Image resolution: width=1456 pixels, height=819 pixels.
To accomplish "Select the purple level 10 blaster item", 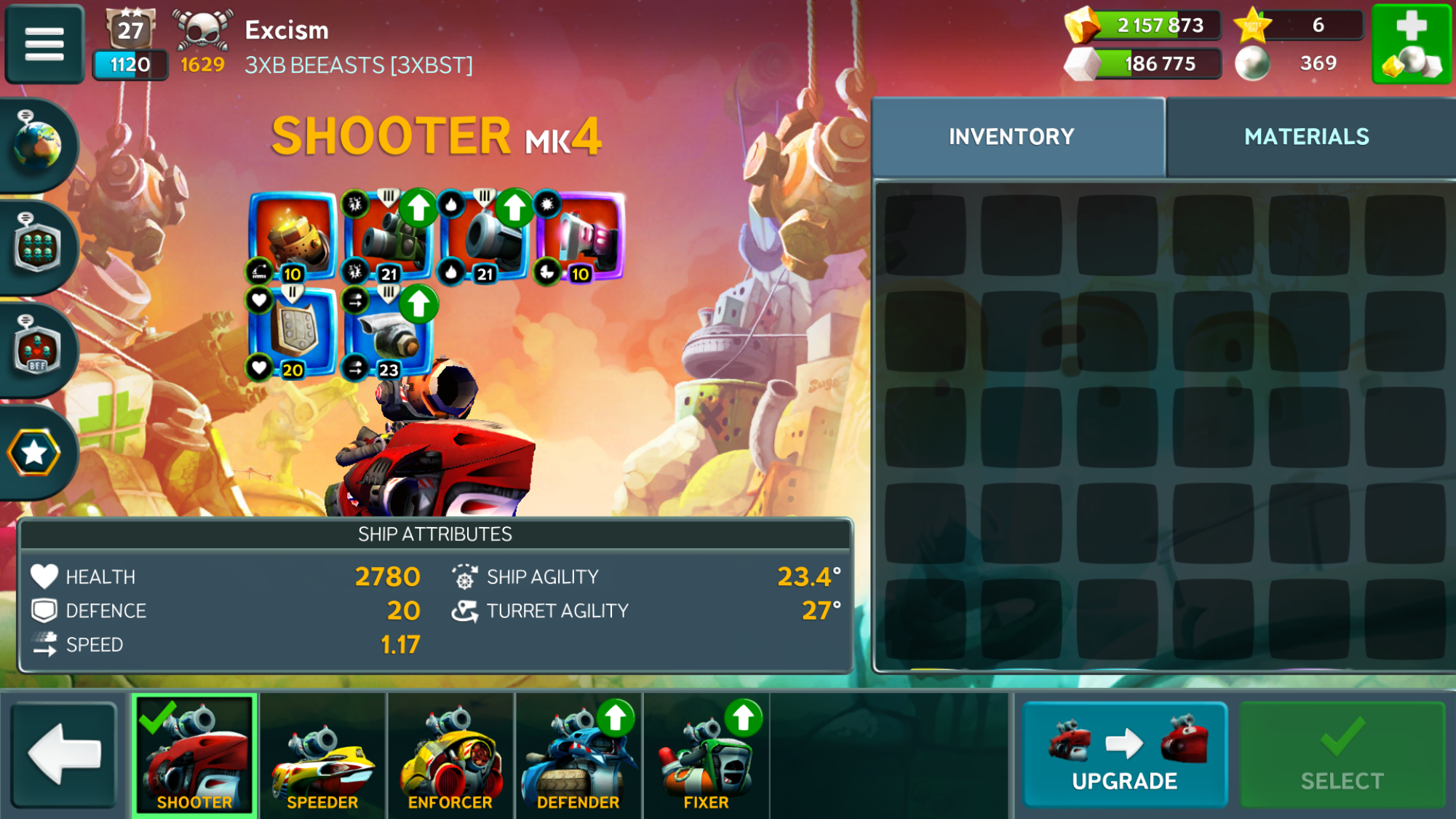I will click(582, 237).
